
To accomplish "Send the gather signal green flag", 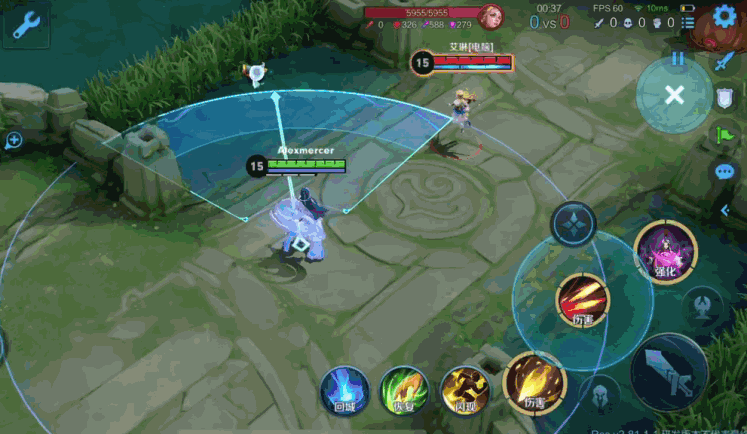I will click(x=725, y=135).
